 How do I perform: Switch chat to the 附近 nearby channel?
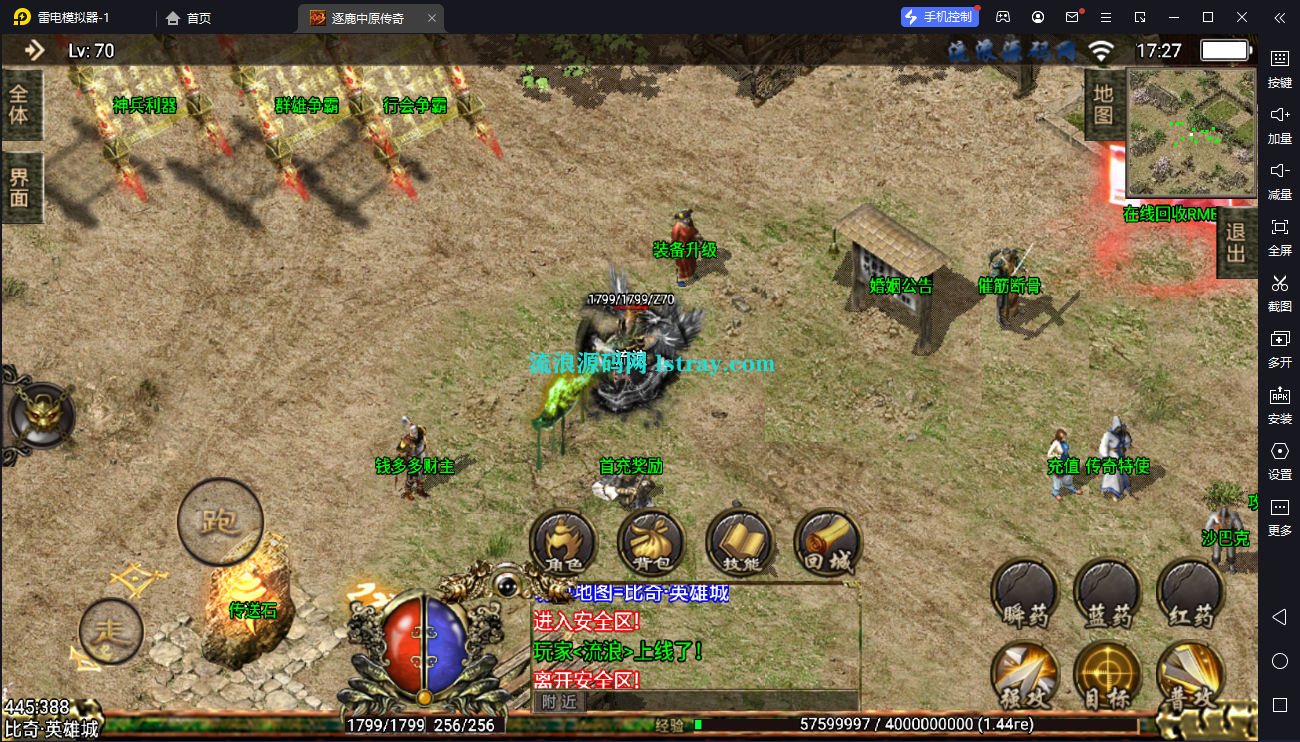[559, 701]
